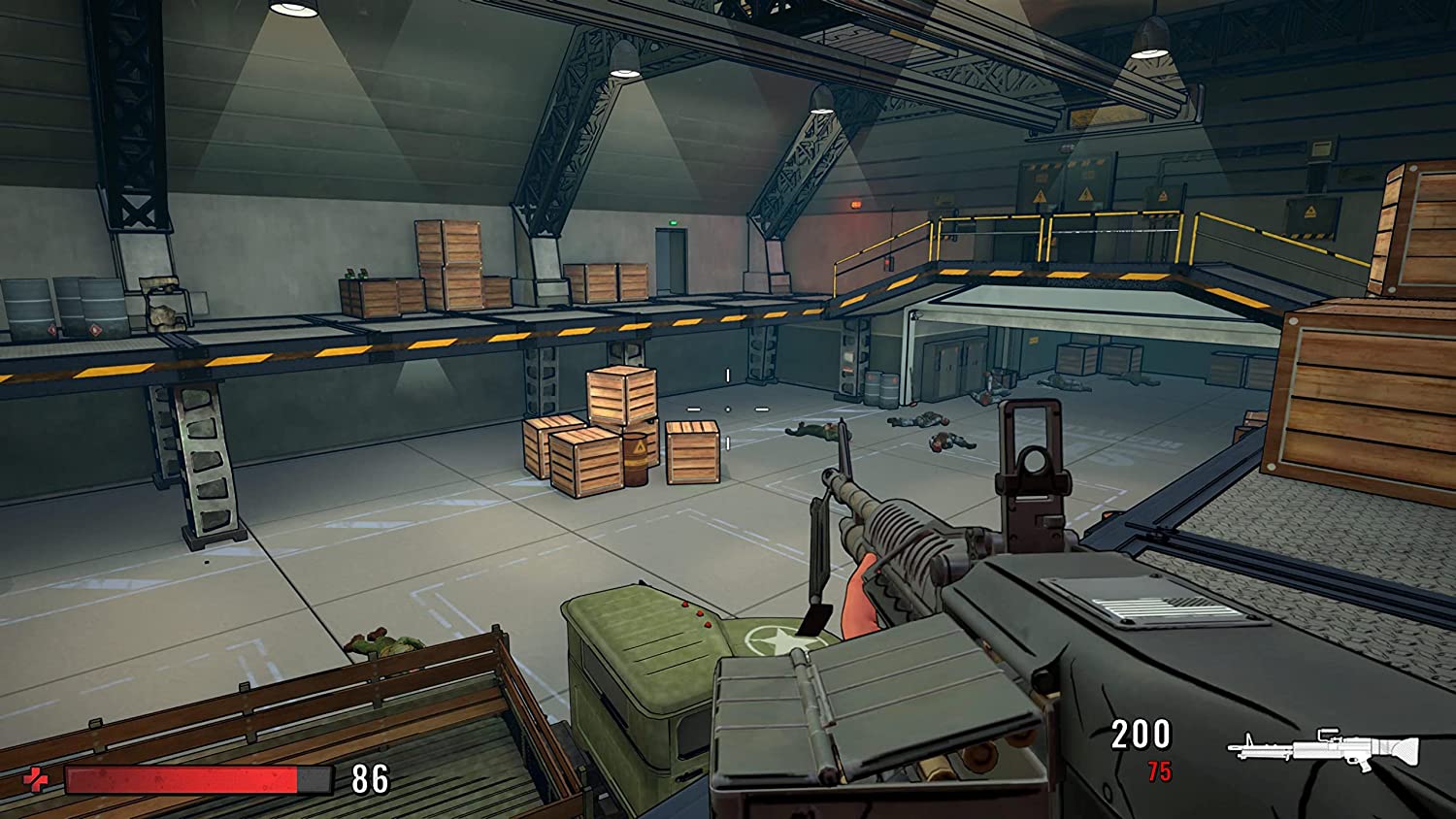The width and height of the screenshot is (1456, 819).
Task: Select the machine gun weapon icon
Action: click(x=1323, y=749)
